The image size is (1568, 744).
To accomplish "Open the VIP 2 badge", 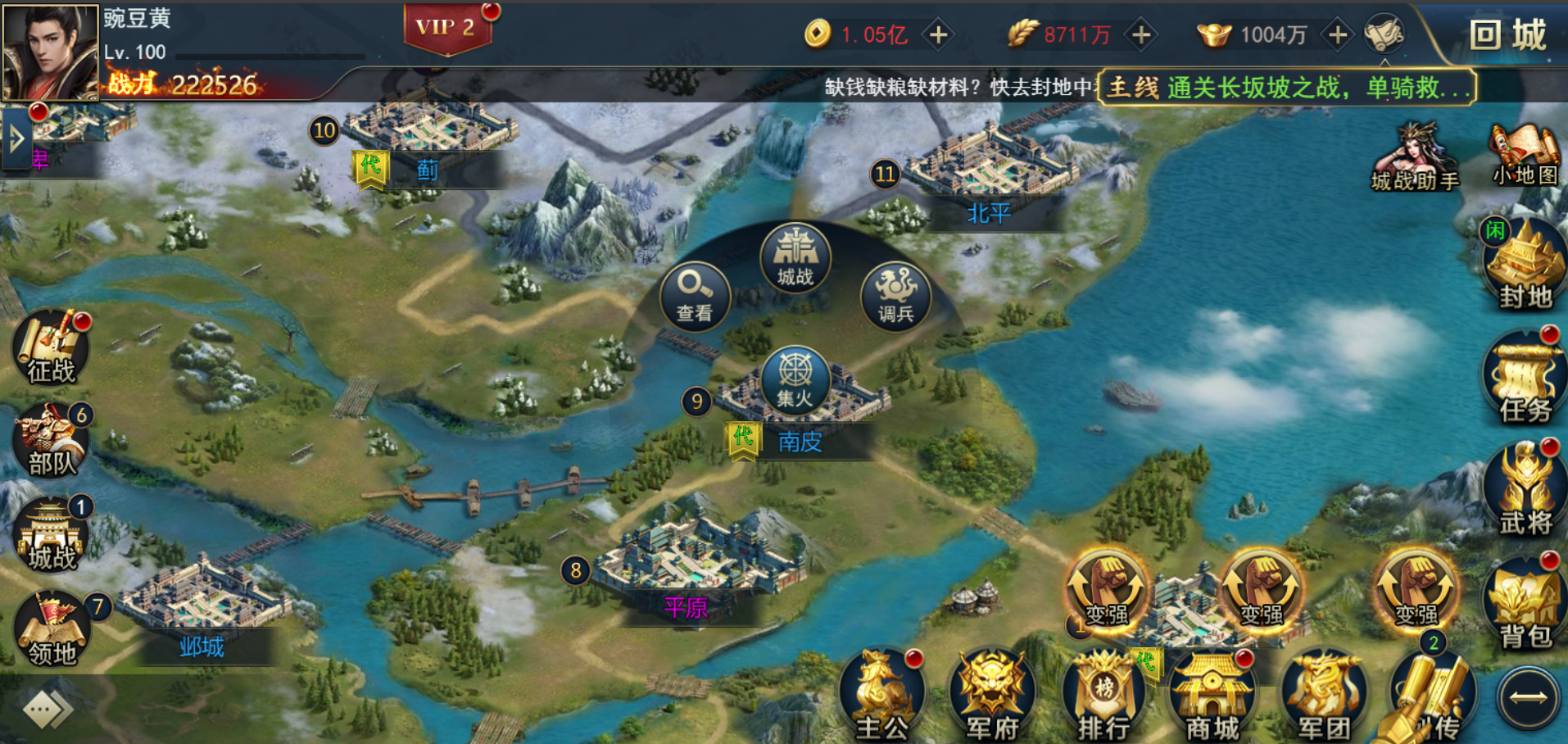I will click(x=446, y=28).
